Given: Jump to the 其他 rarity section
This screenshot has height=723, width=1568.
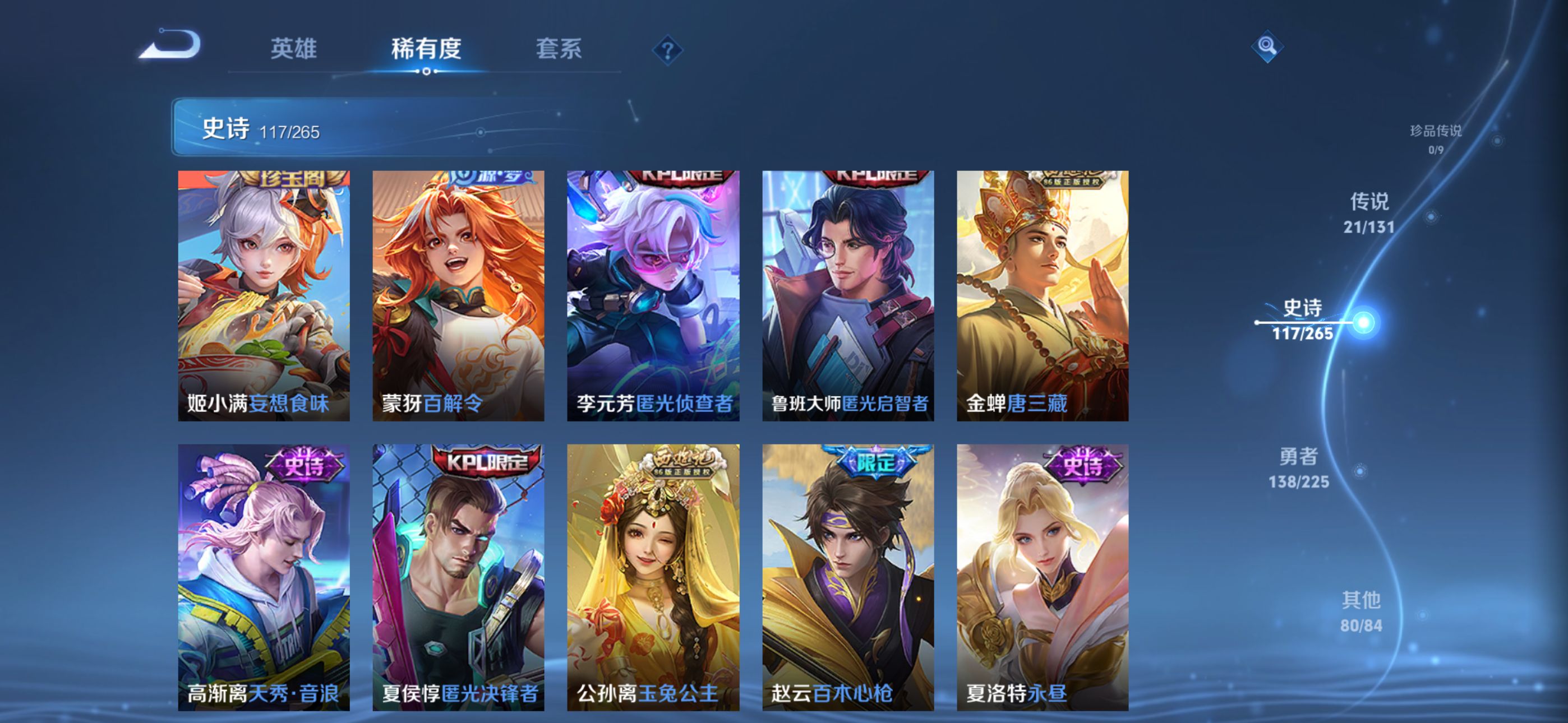Looking at the screenshot, I should [x=1361, y=611].
